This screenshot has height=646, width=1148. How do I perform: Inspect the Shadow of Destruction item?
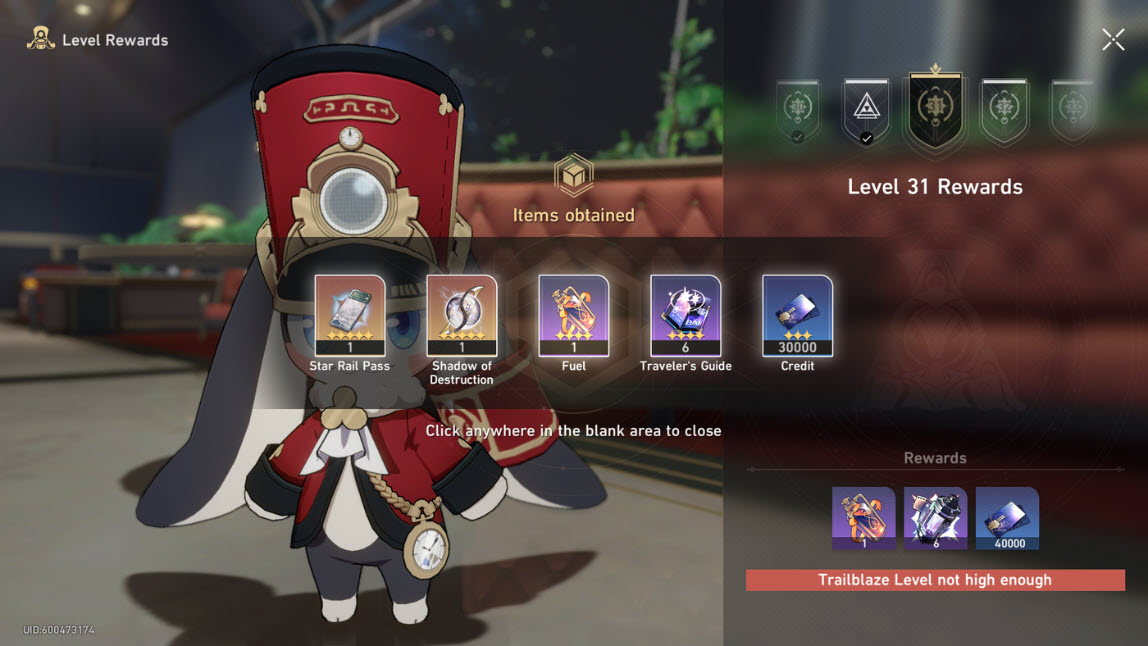462,315
